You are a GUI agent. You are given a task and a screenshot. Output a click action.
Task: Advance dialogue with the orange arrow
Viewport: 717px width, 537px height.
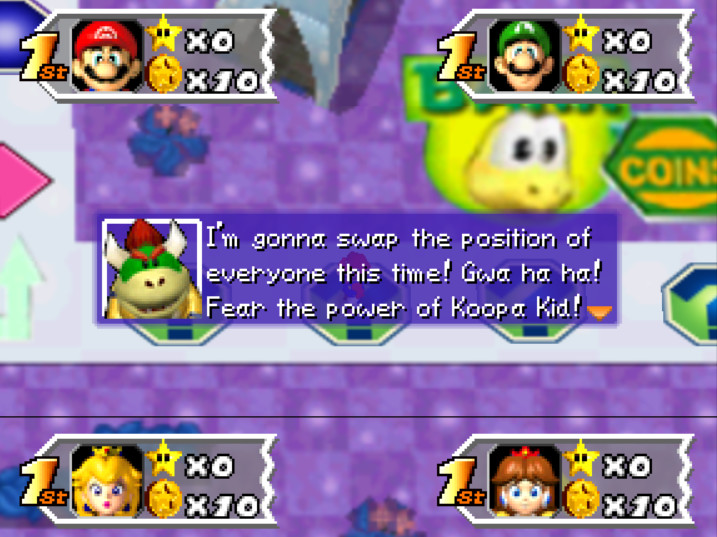599,311
